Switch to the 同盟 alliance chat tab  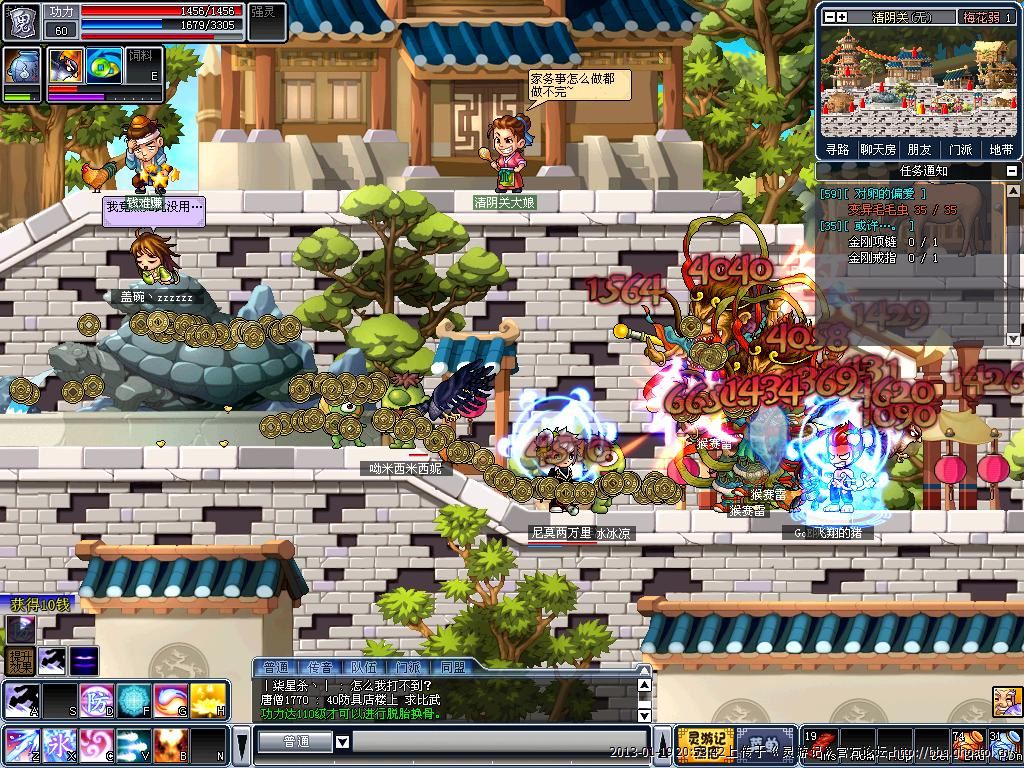[452, 667]
